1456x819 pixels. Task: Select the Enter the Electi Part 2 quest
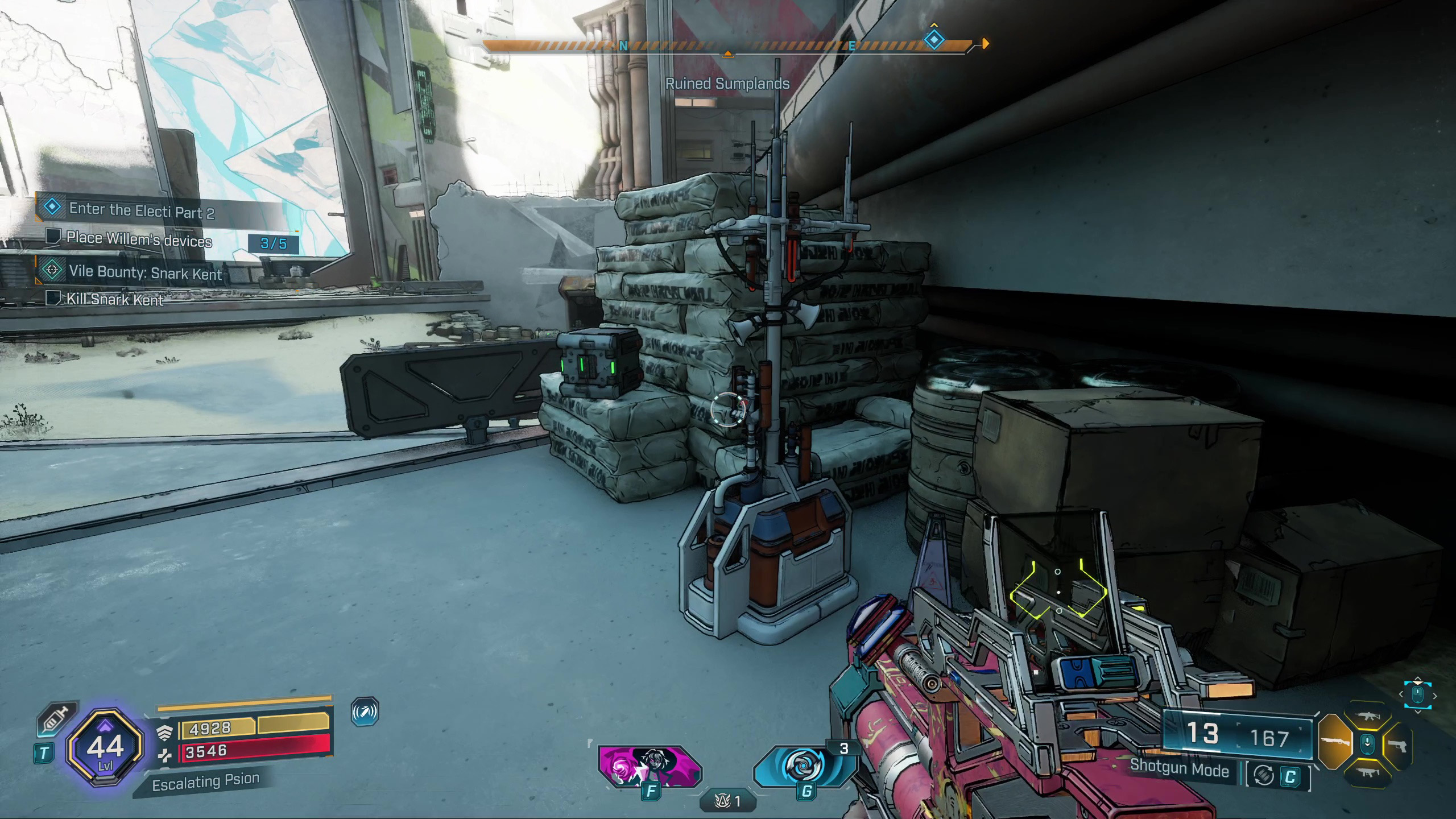tap(141, 211)
